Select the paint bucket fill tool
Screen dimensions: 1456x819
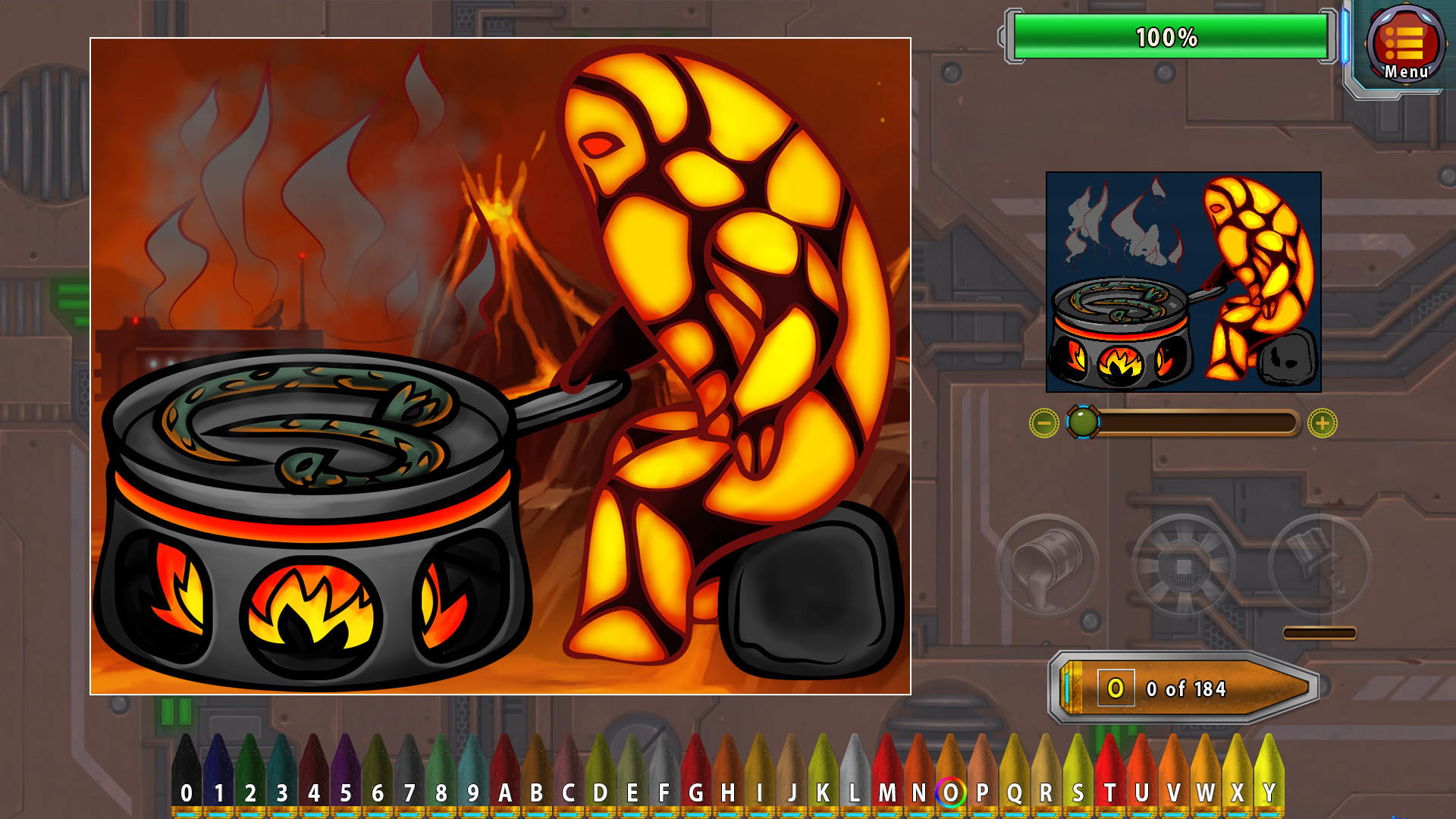[x=1052, y=565]
